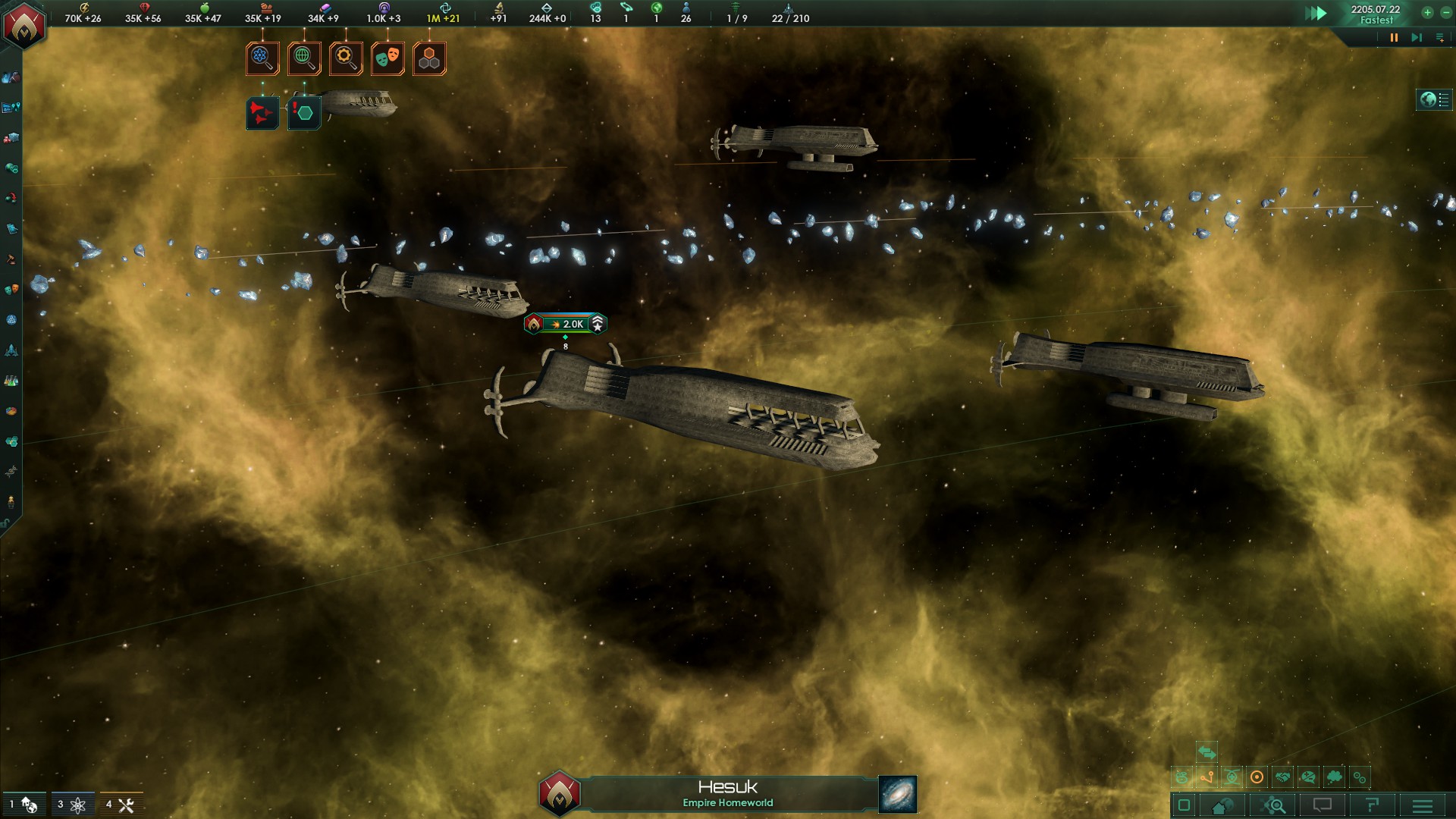Select control group 3 with atom icon
The height and width of the screenshot is (819, 1456).
tap(73, 805)
